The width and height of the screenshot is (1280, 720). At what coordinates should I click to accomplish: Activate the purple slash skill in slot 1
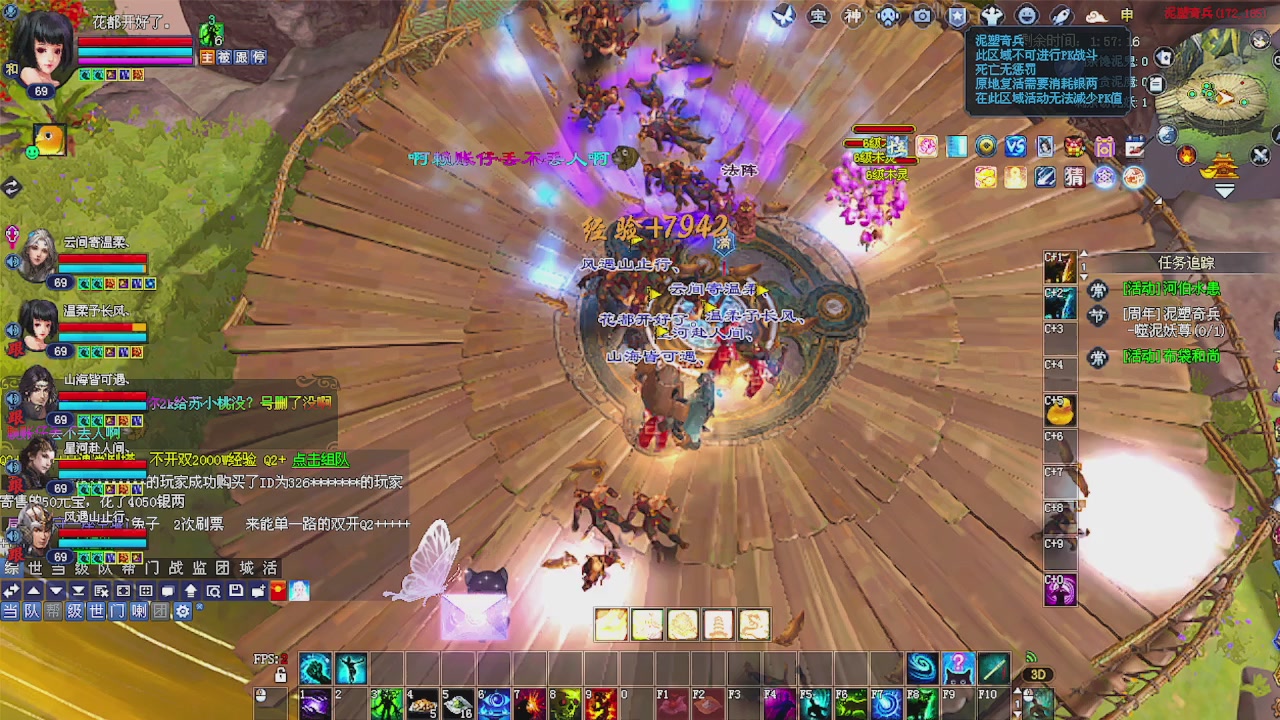click(315, 704)
